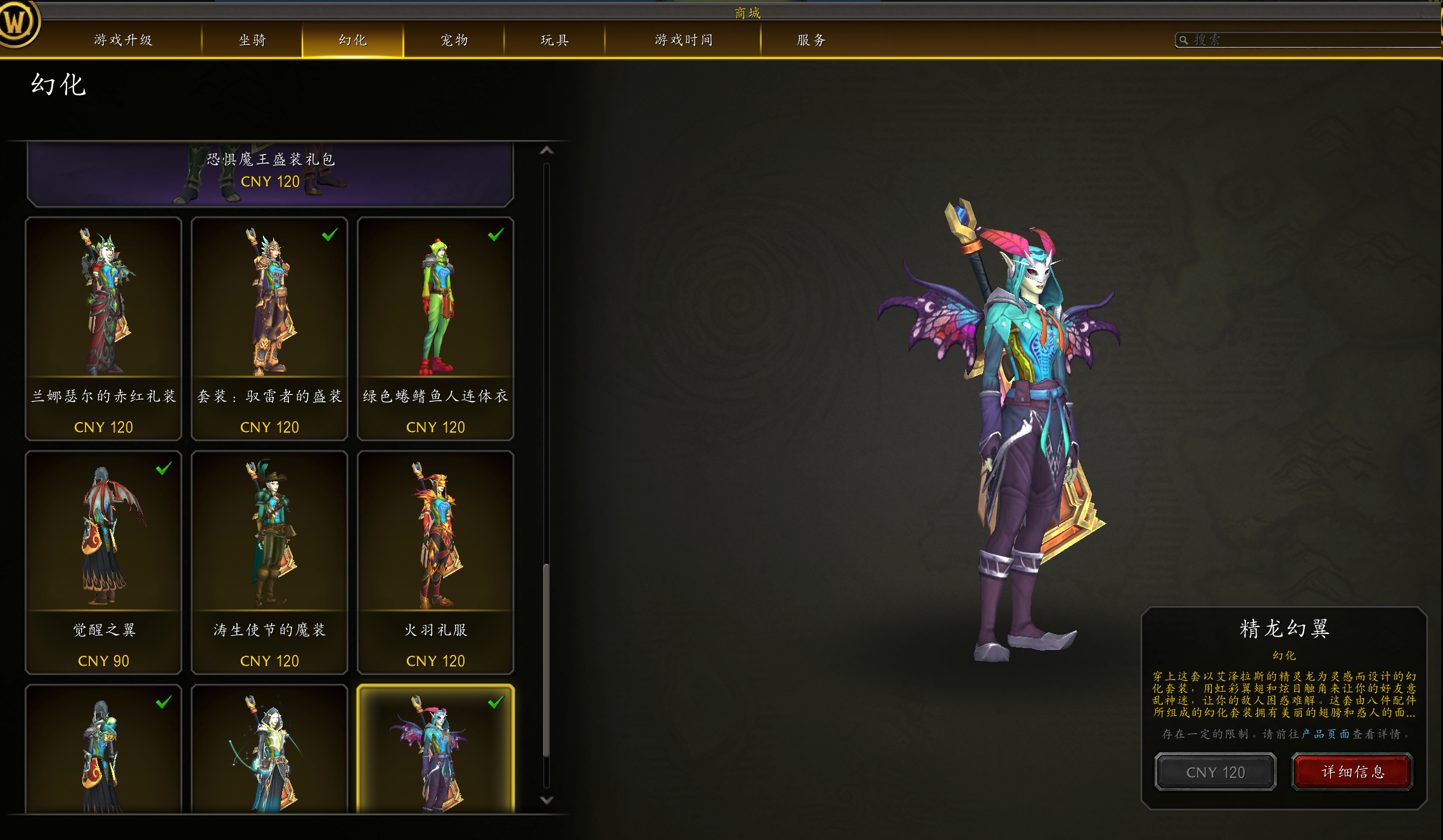Select the 幻化 transmog tab

coord(352,40)
